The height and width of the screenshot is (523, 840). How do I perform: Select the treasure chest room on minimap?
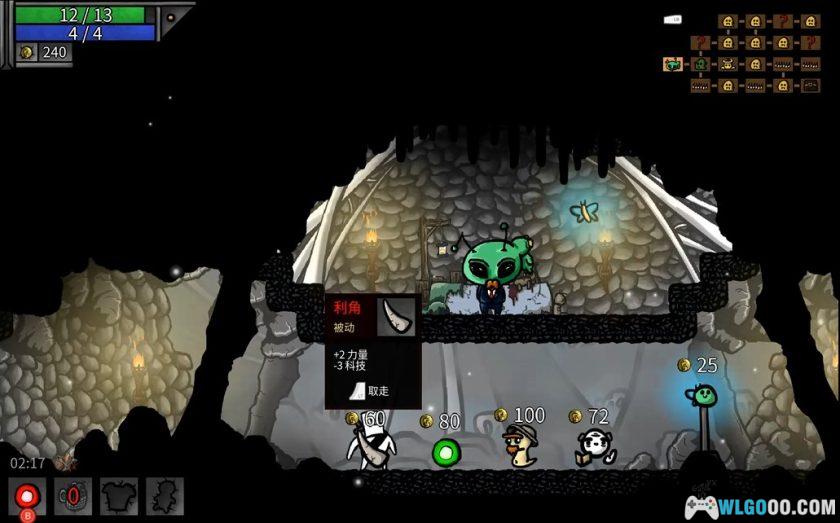click(811, 85)
